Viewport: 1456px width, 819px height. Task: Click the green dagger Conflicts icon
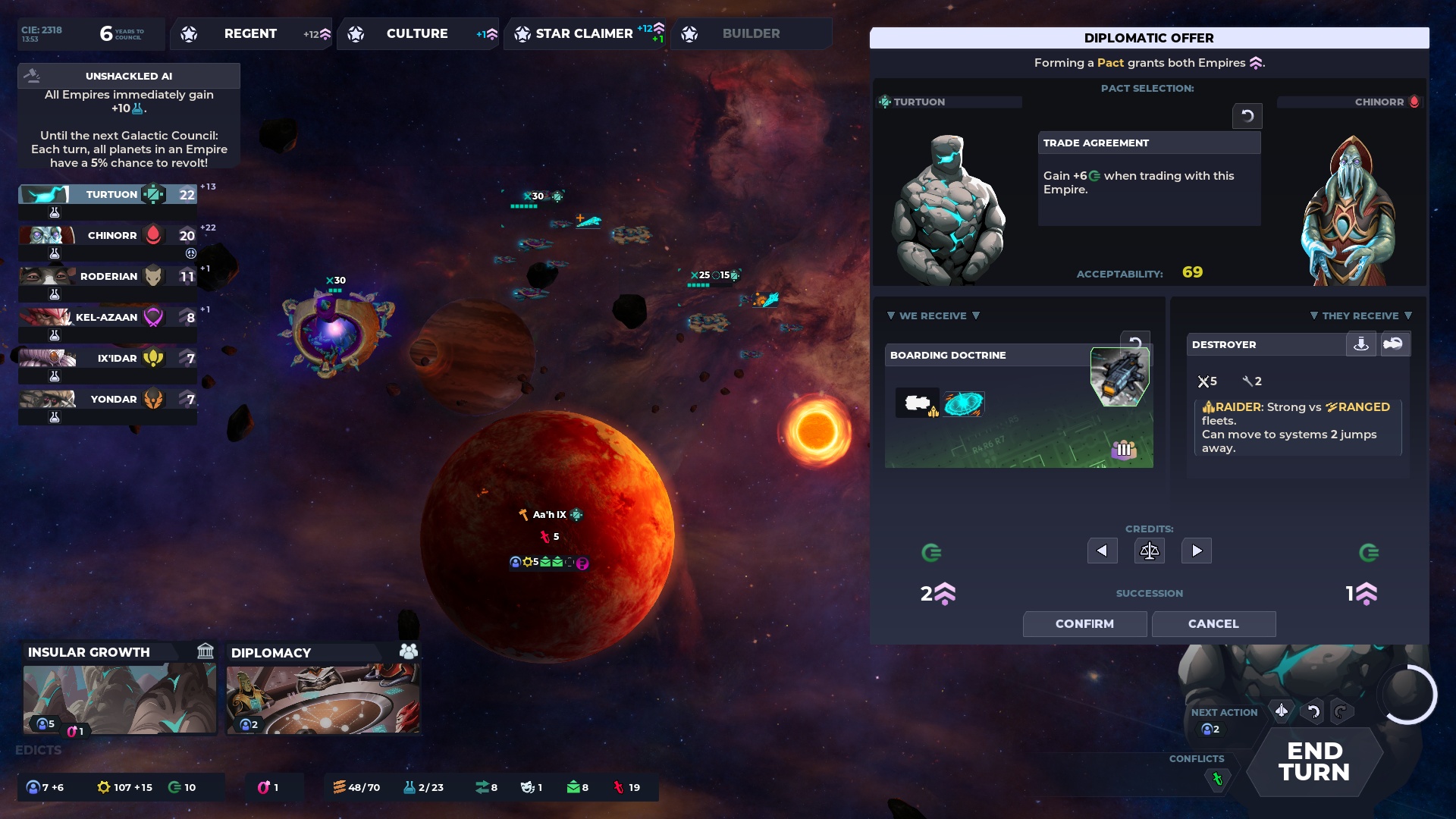[1219, 777]
